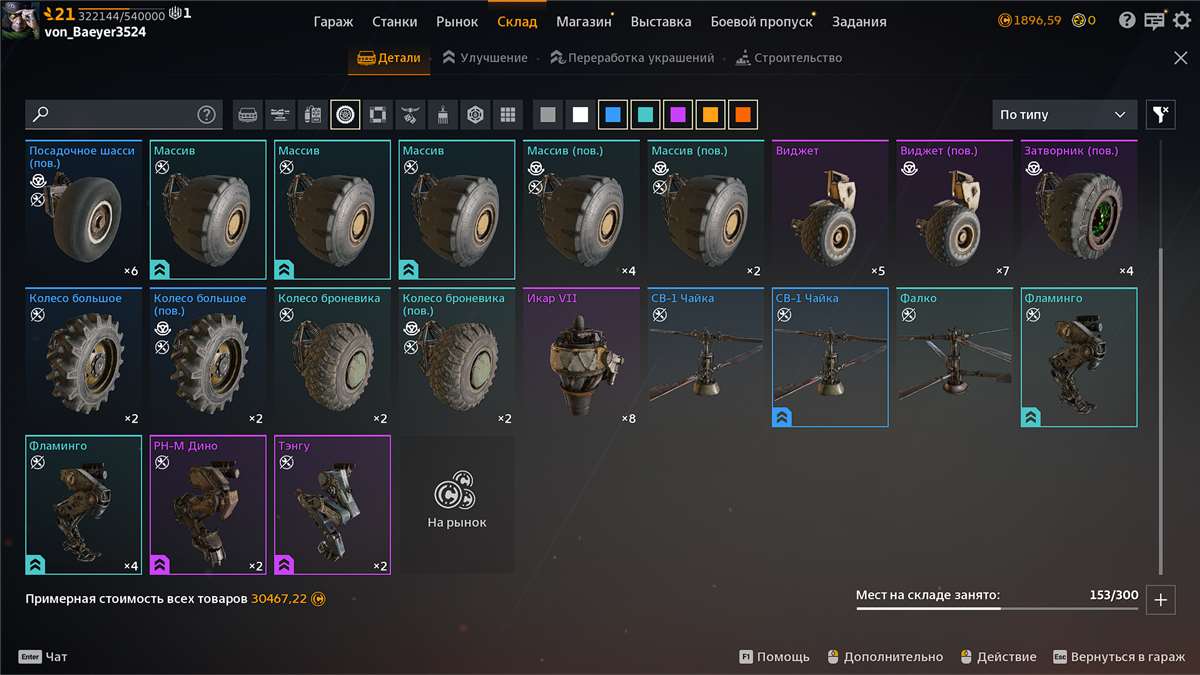The image size is (1200, 675).
Task: Expand storage with the plus button
Action: 1160,600
